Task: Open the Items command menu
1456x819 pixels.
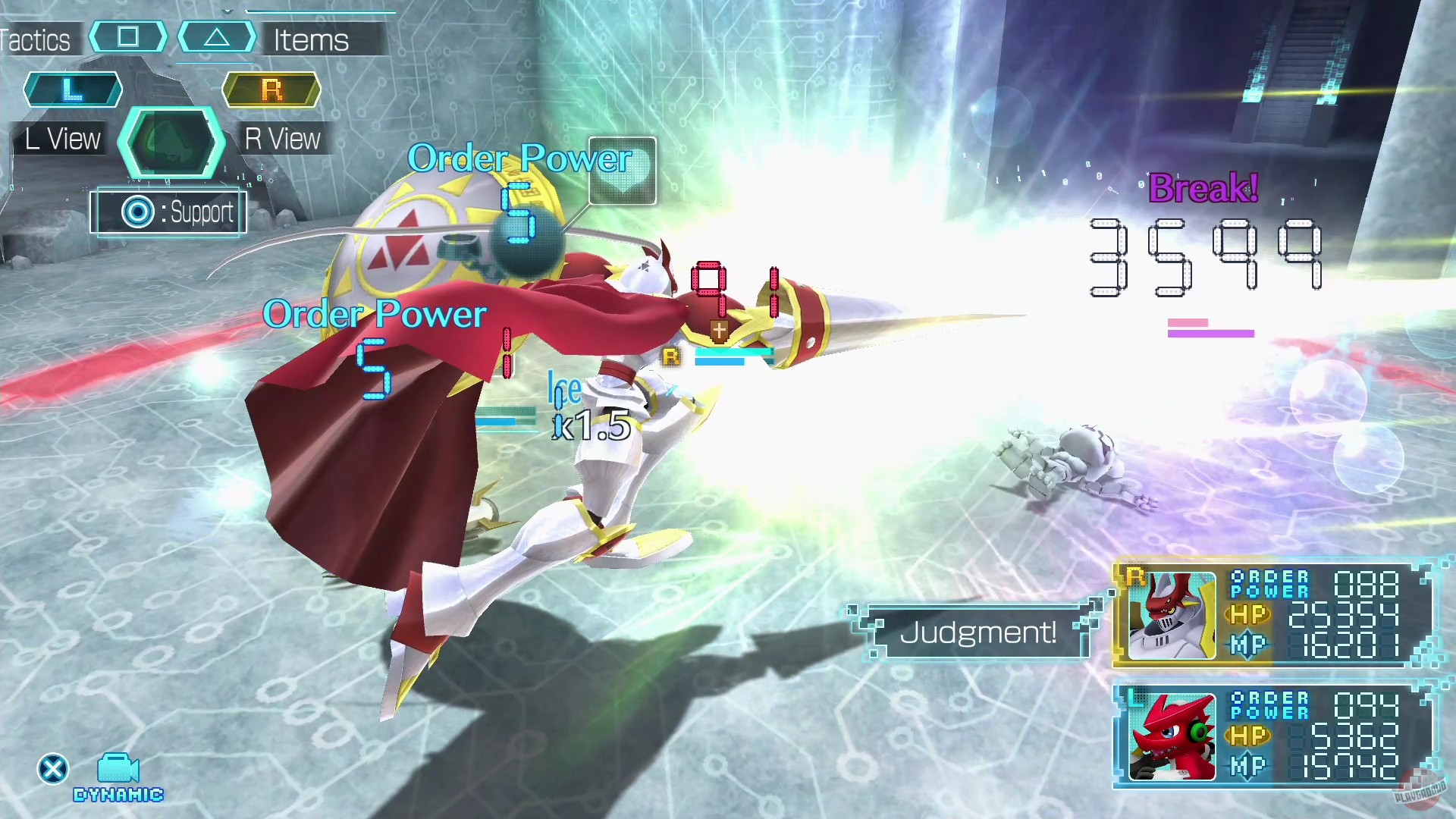Action: [x=309, y=39]
